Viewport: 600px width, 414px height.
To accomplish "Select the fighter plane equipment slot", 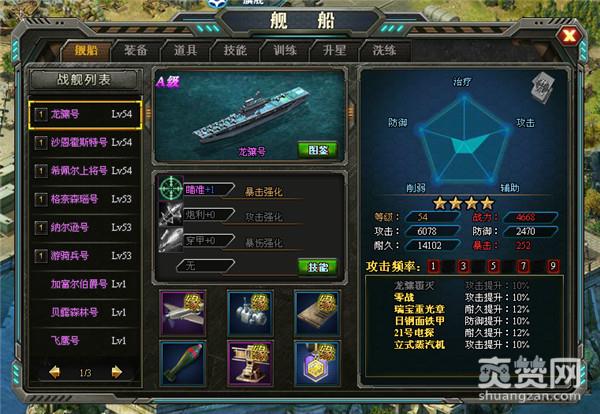I will pyautogui.click(x=181, y=311).
